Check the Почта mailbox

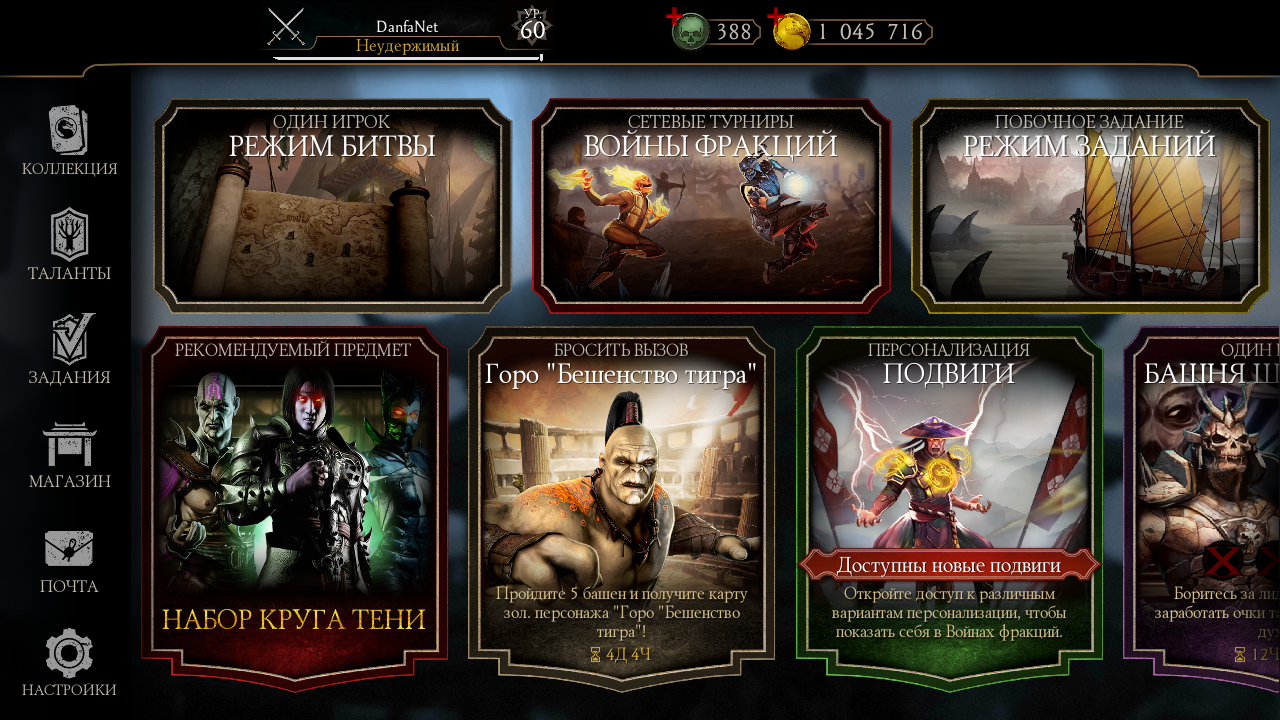coord(69,558)
